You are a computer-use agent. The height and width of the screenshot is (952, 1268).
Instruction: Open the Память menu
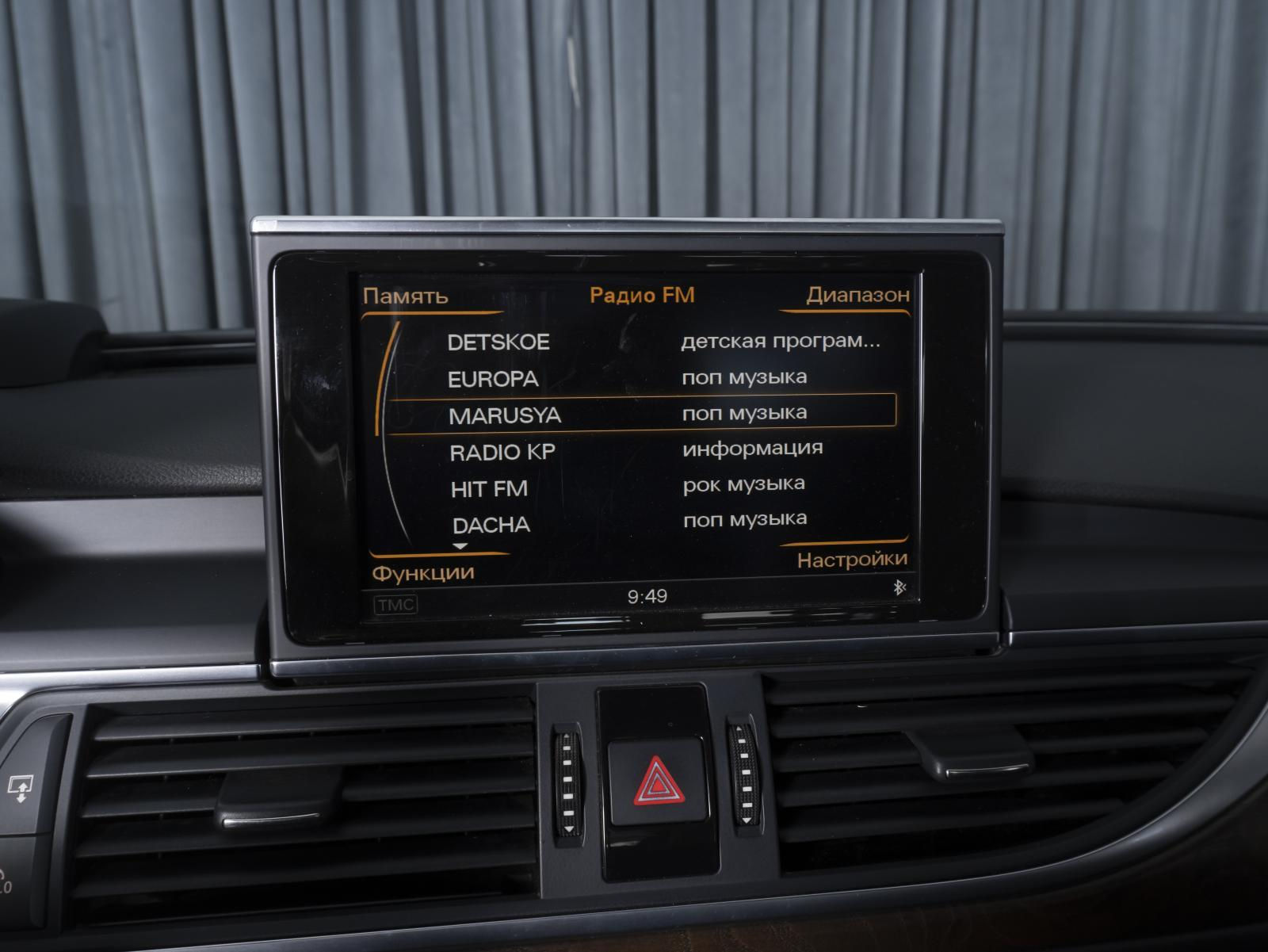pyautogui.click(x=405, y=296)
